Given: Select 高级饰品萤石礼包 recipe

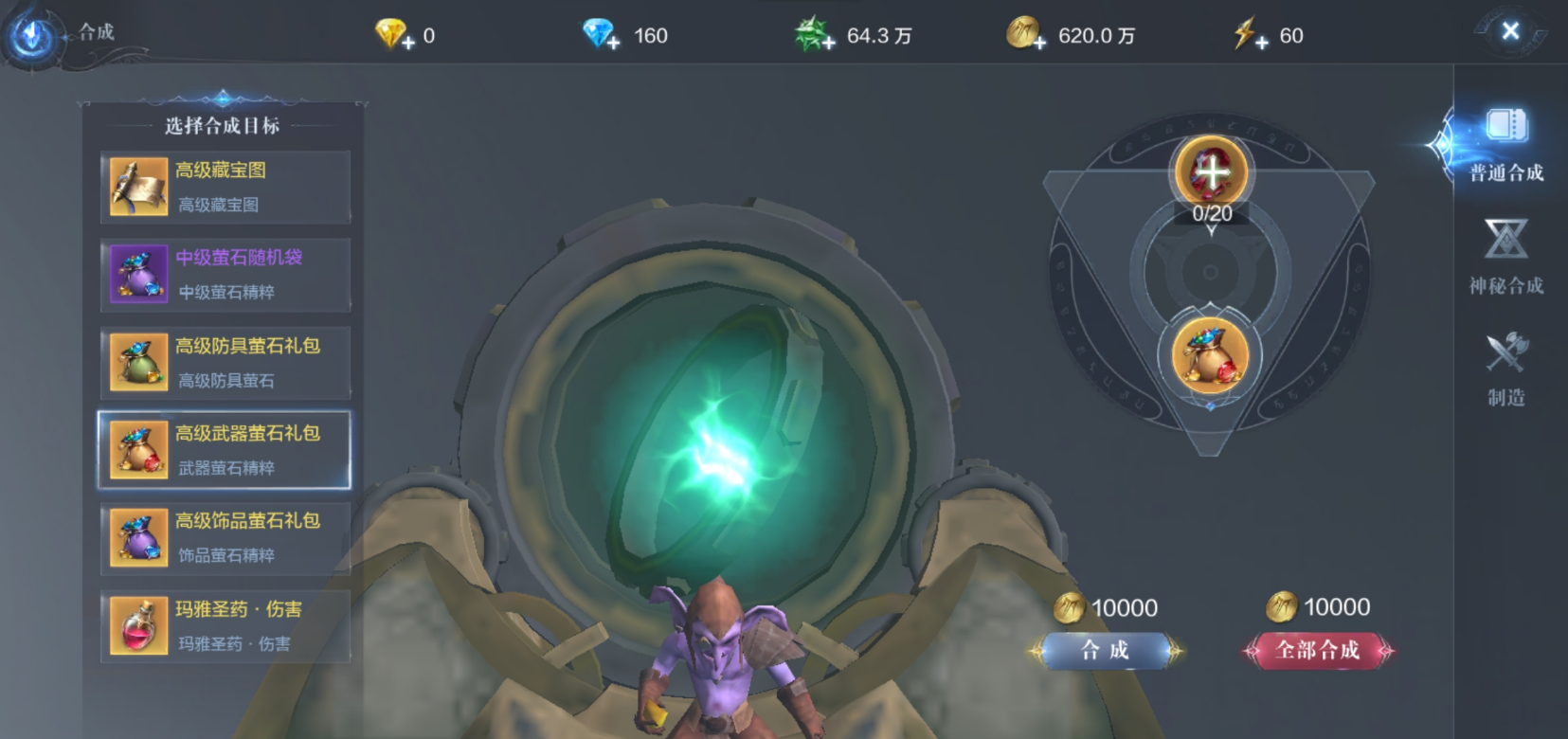Looking at the screenshot, I should click(225, 537).
